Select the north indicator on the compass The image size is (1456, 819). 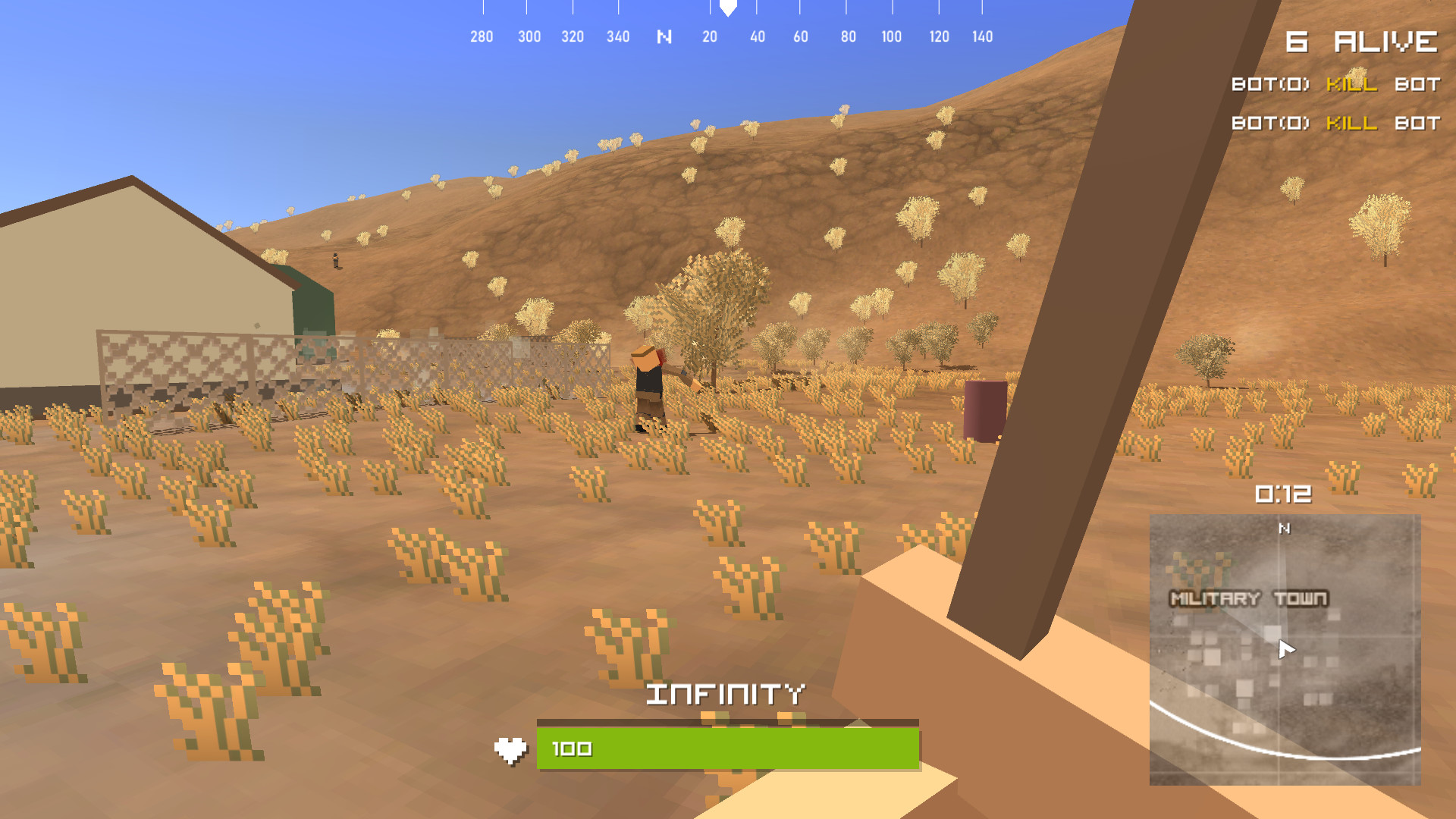664,36
